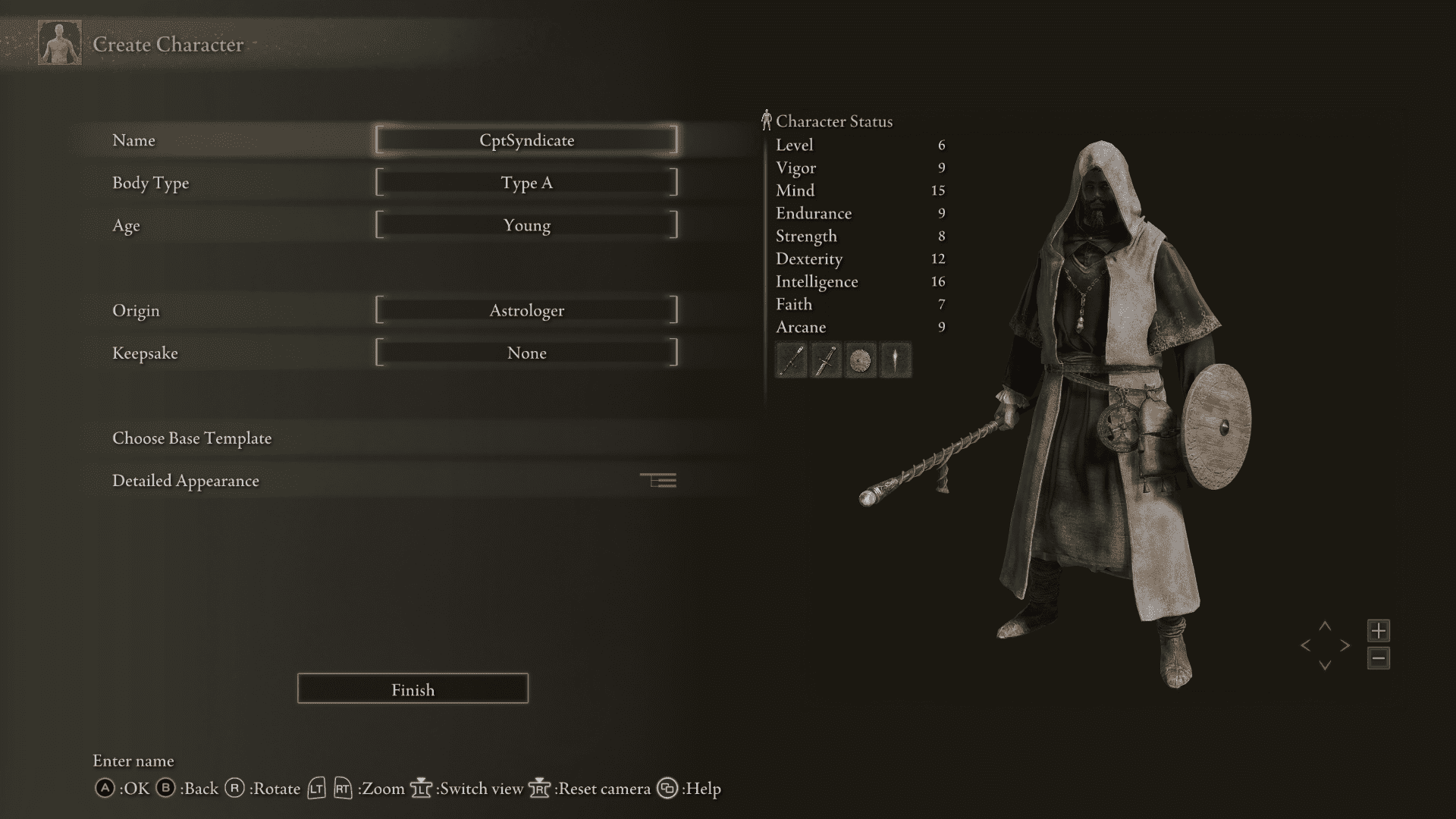Open the Body Type selector
Viewport: 1456px width, 819px height.
tap(527, 182)
